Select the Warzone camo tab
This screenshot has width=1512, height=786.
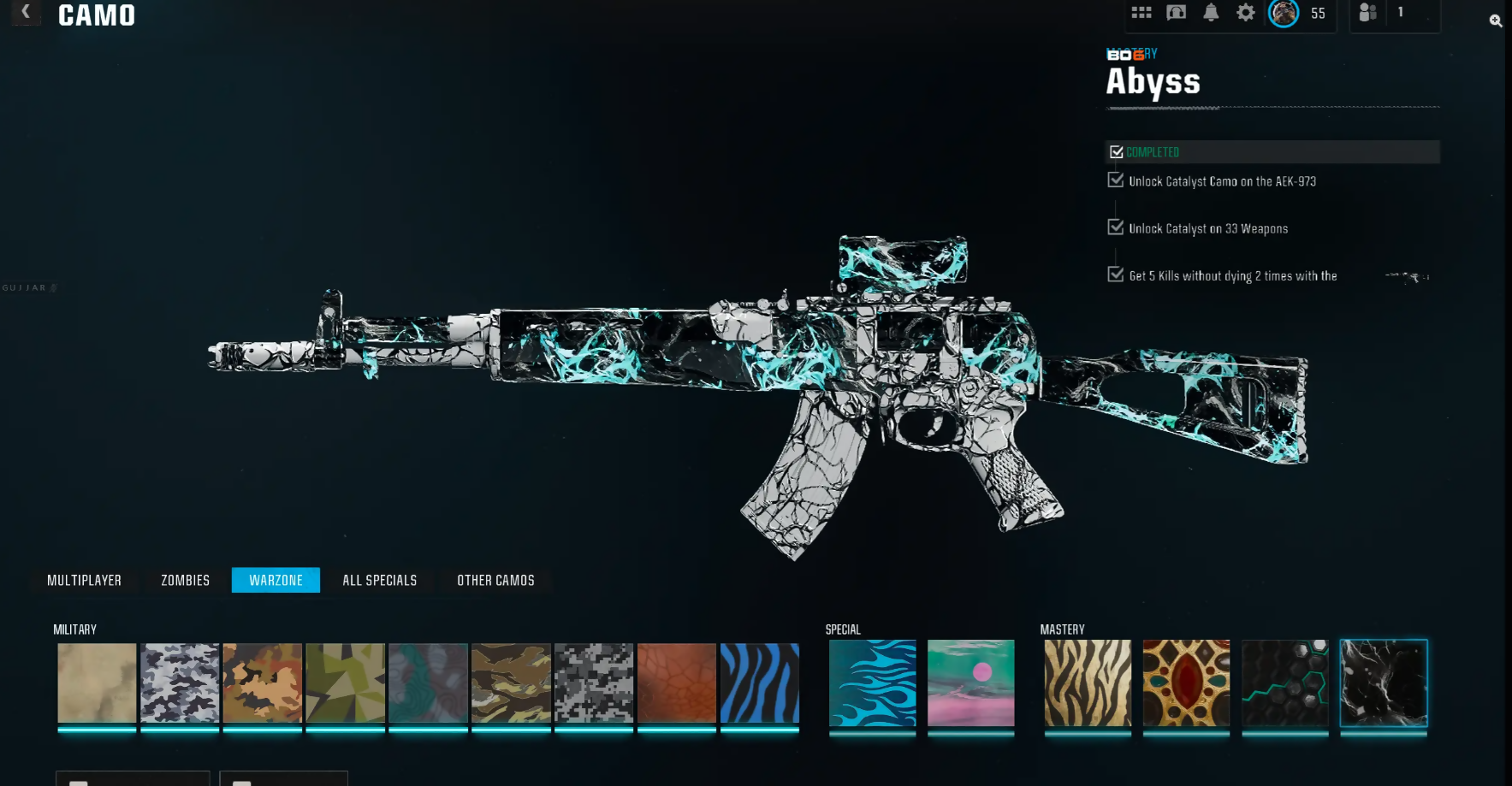pyautogui.click(x=276, y=580)
